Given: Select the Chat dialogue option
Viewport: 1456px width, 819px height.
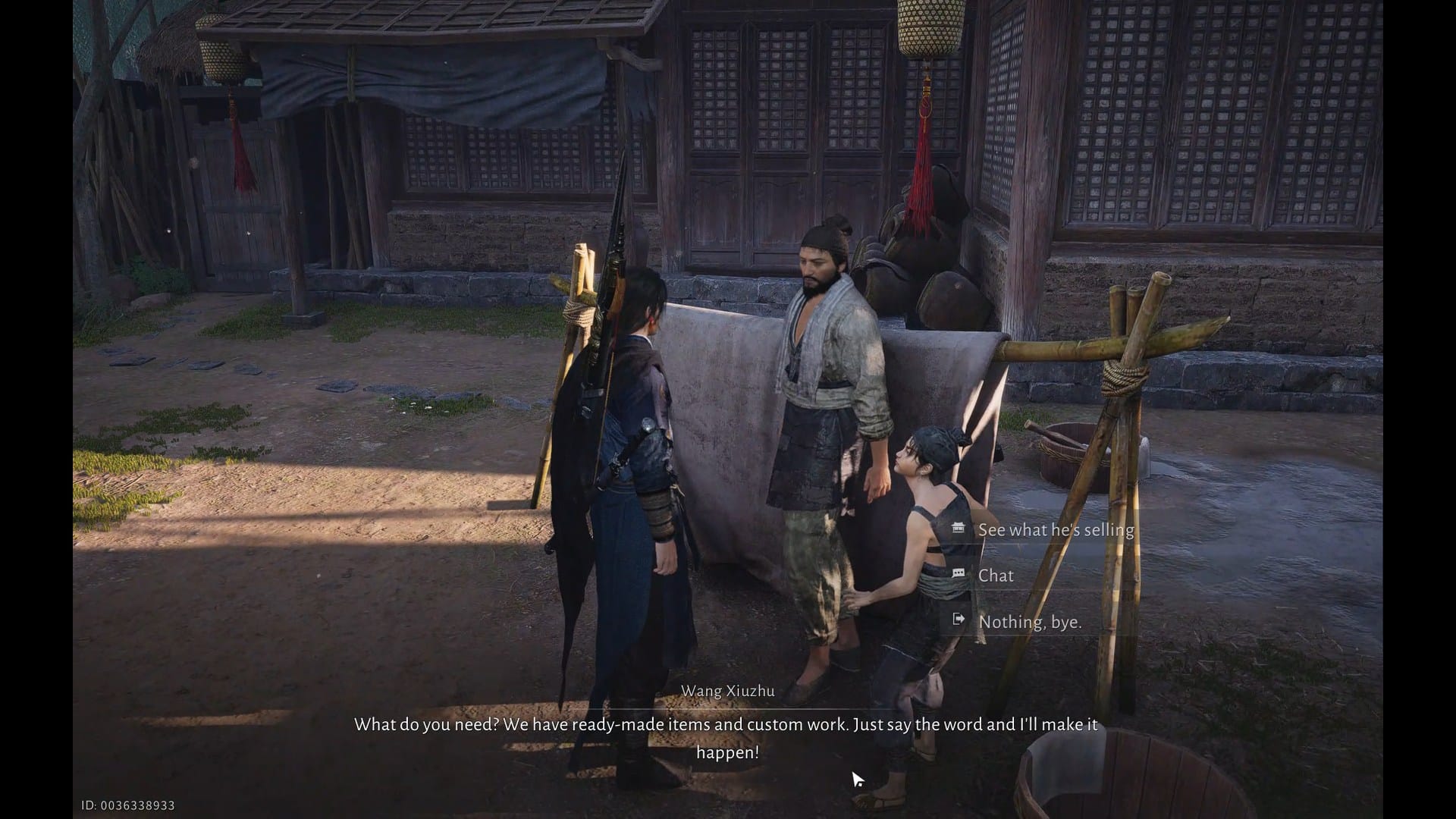Looking at the screenshot, I should (x=996, y=576).
